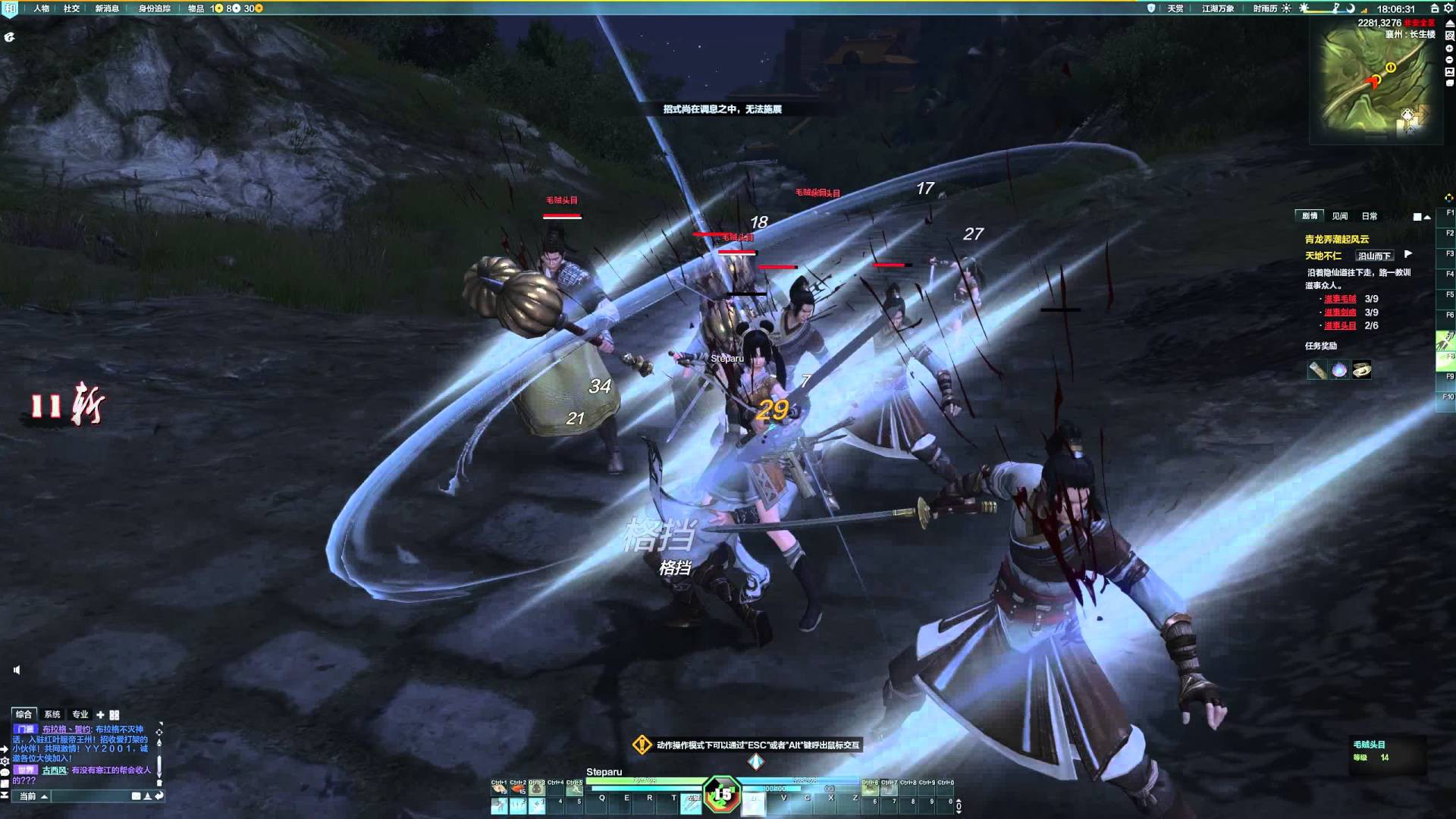
Task: Open the 物品 items menu
Action: point(196,8)
